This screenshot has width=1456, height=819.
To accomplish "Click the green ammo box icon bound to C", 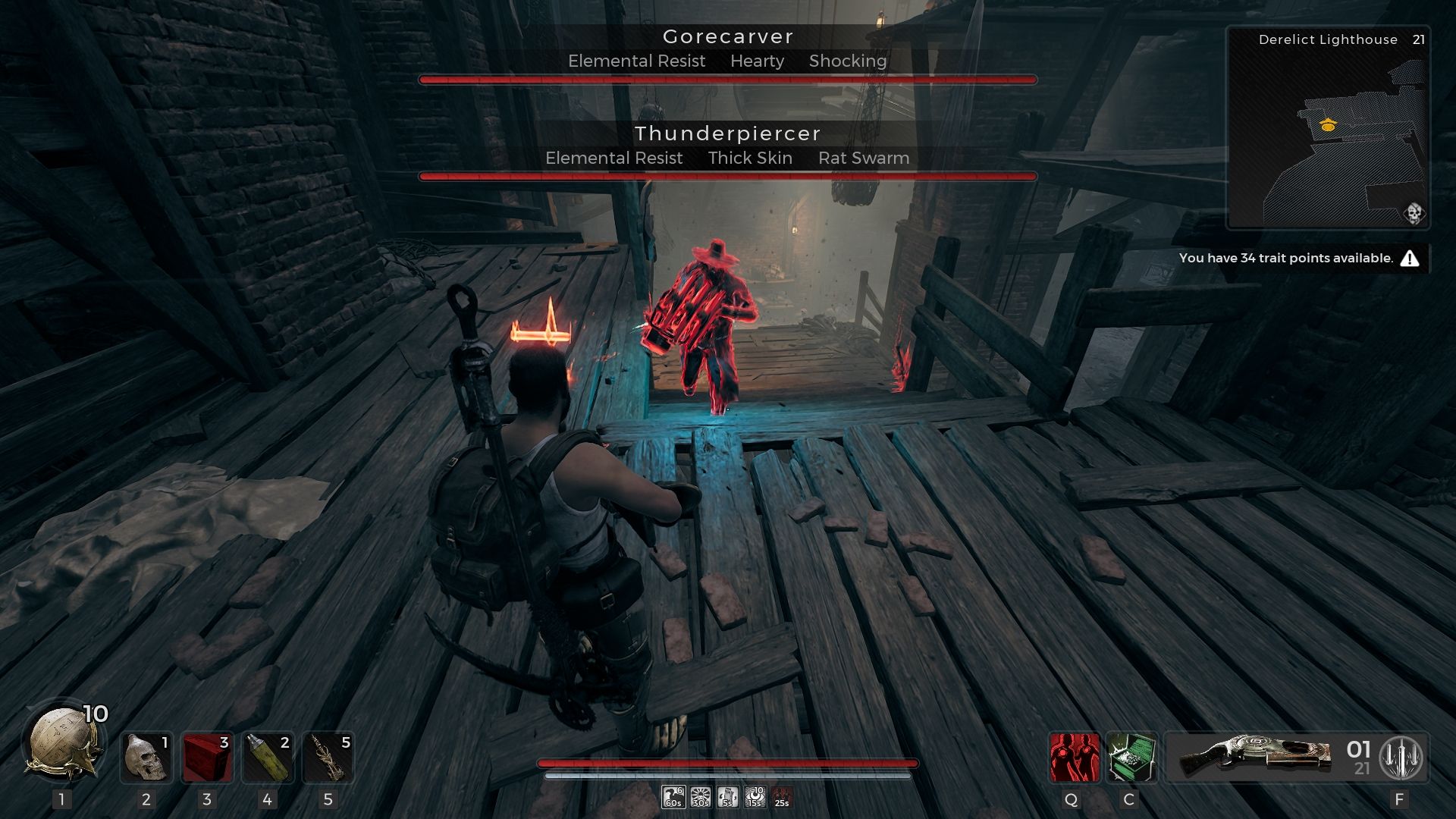I will pos(1131,758).
